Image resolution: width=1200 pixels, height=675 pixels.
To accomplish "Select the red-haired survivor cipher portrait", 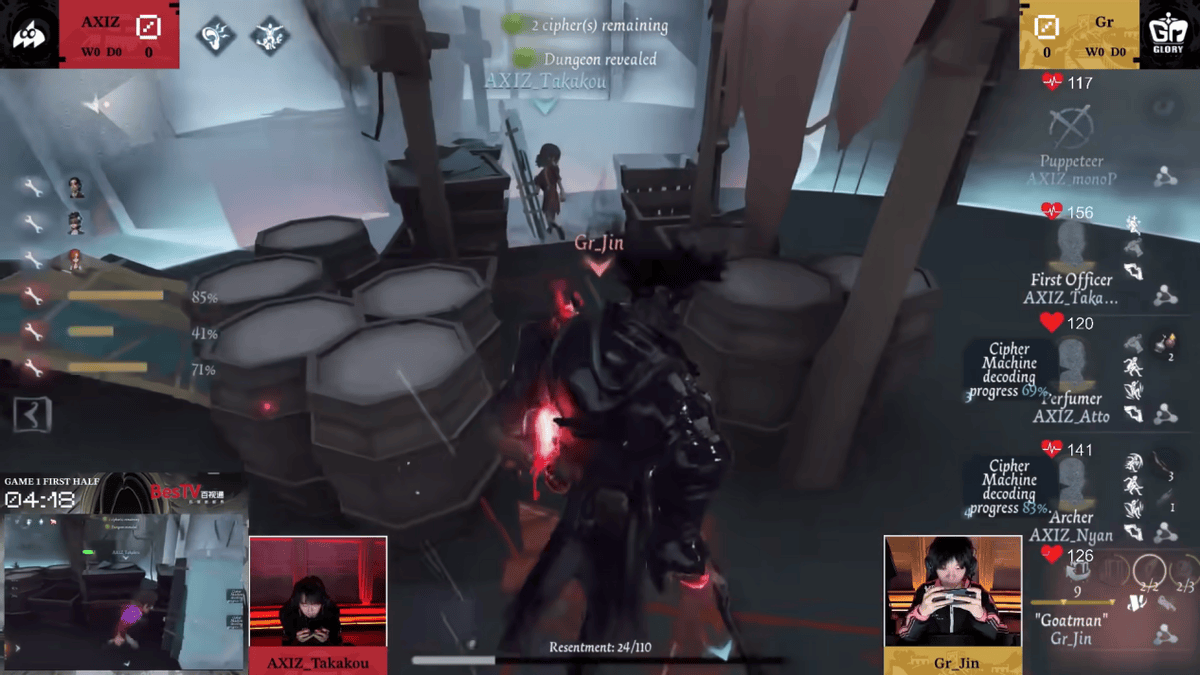I will click(x=76, y=260).
